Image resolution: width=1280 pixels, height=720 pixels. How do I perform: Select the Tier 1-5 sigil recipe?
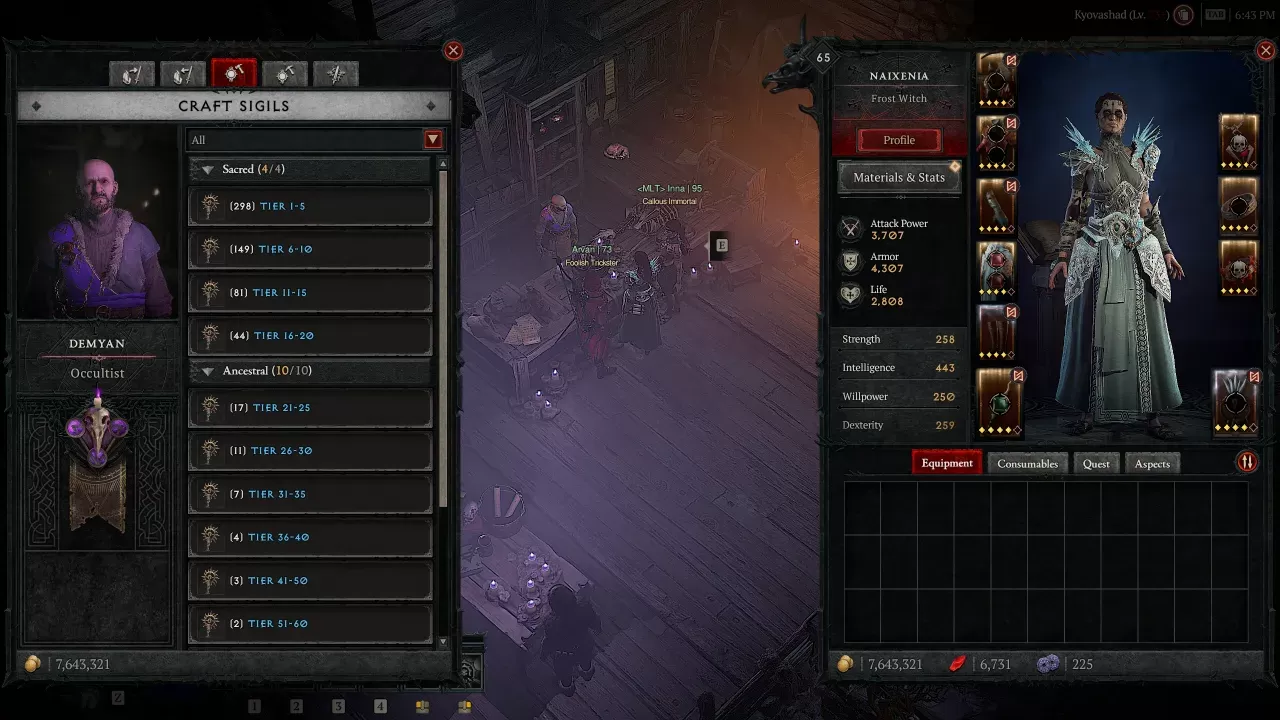click(309, 206)
